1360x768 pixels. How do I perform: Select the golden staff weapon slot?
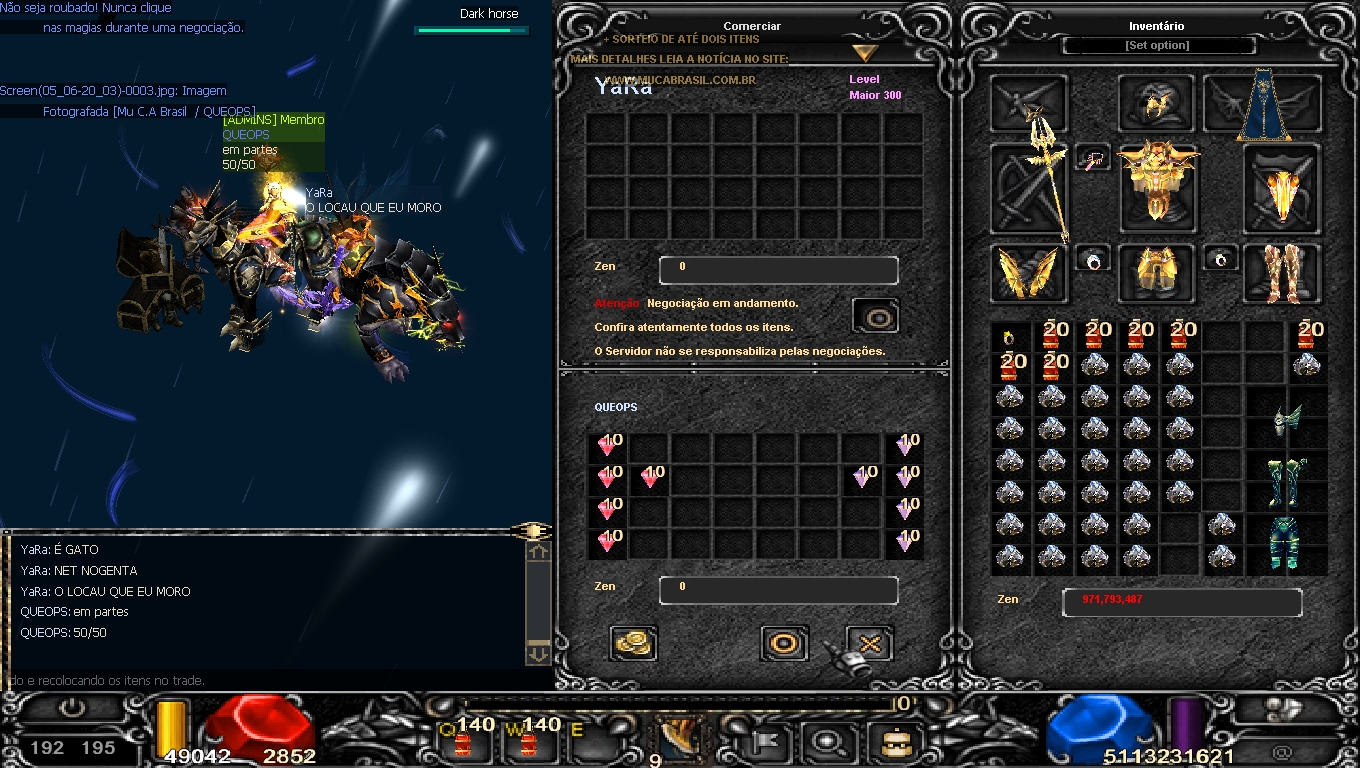click(x=1030, y=188)
